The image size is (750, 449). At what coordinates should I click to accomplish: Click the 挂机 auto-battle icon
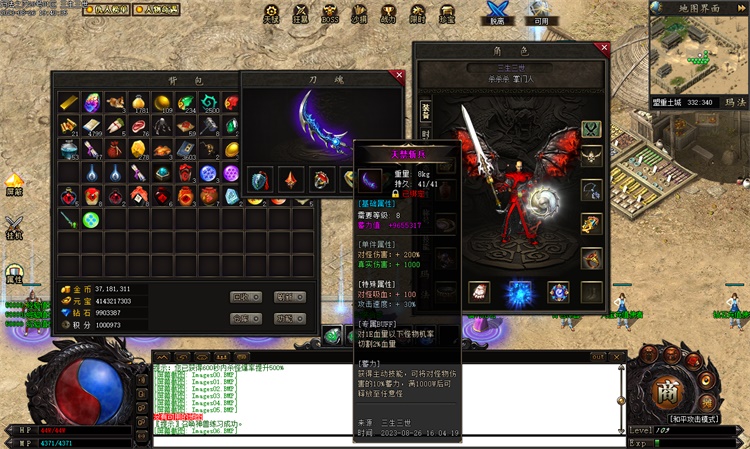pos(14,228)
